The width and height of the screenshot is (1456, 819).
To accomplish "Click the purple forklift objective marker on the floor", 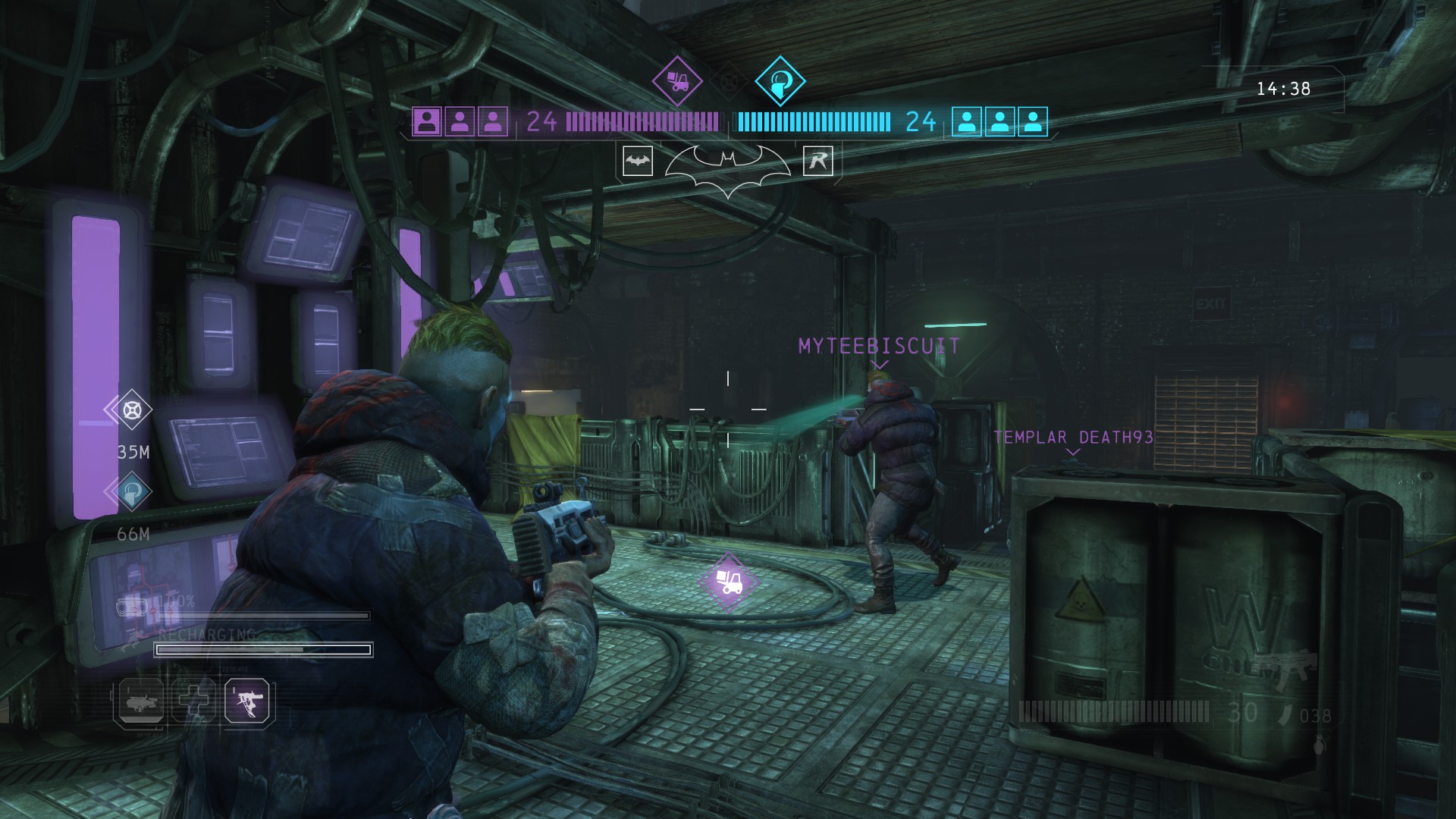I will pyautogui.click(x=729, y=581).
